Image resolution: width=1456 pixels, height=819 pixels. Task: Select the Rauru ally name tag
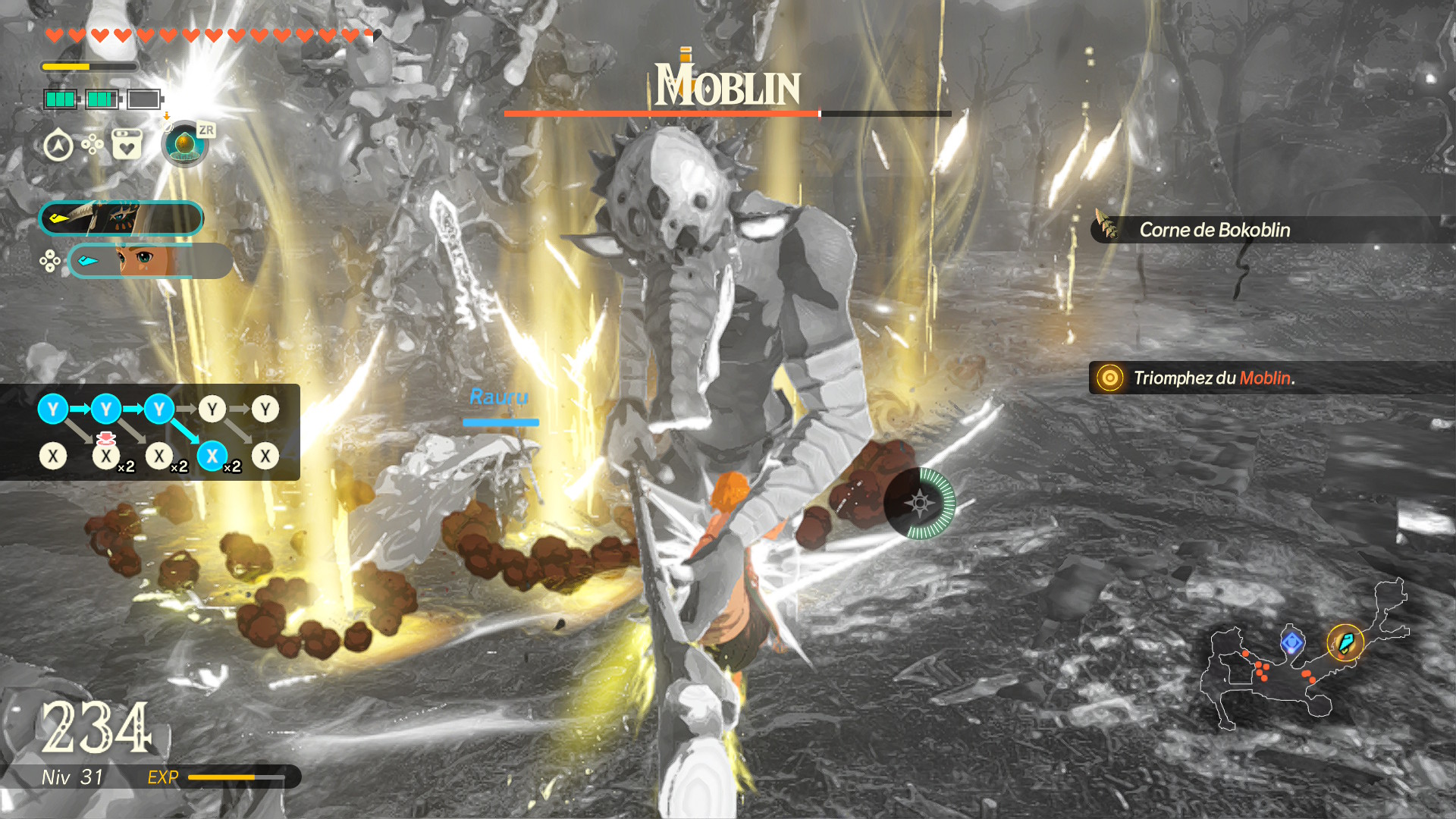point(499,397)
